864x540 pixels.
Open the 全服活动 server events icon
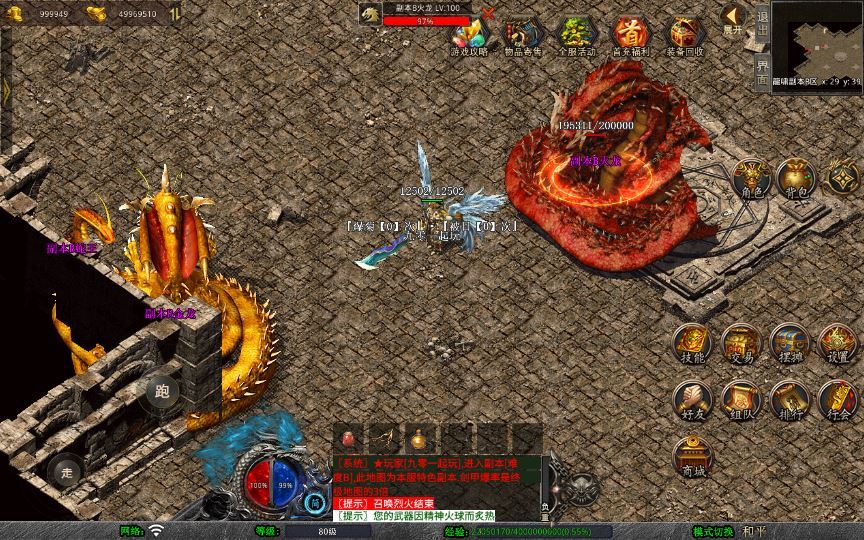[576, 35]
